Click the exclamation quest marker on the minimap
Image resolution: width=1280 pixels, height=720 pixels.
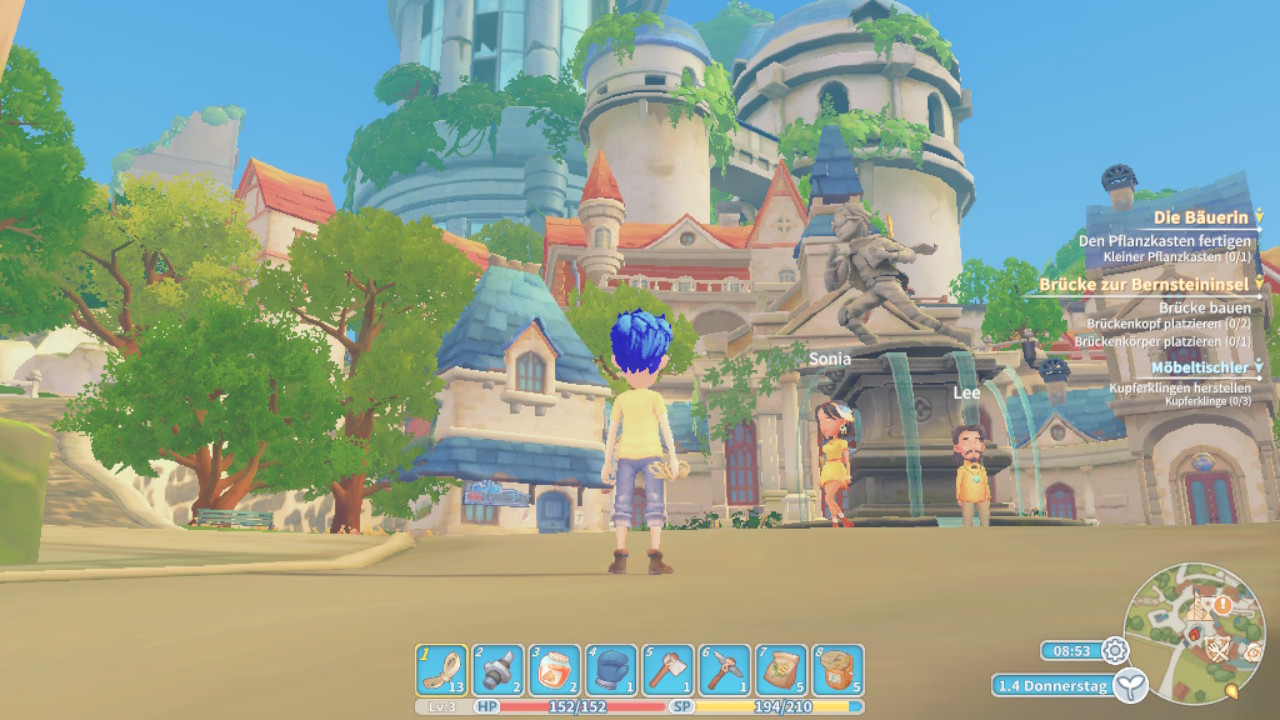click(x=1223, y=605)
